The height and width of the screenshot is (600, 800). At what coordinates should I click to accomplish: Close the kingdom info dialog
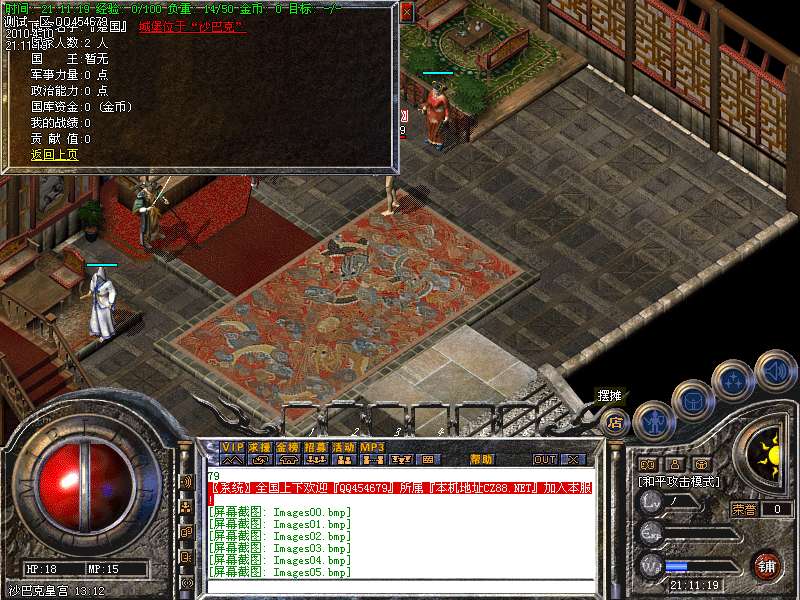pos(406,13)
